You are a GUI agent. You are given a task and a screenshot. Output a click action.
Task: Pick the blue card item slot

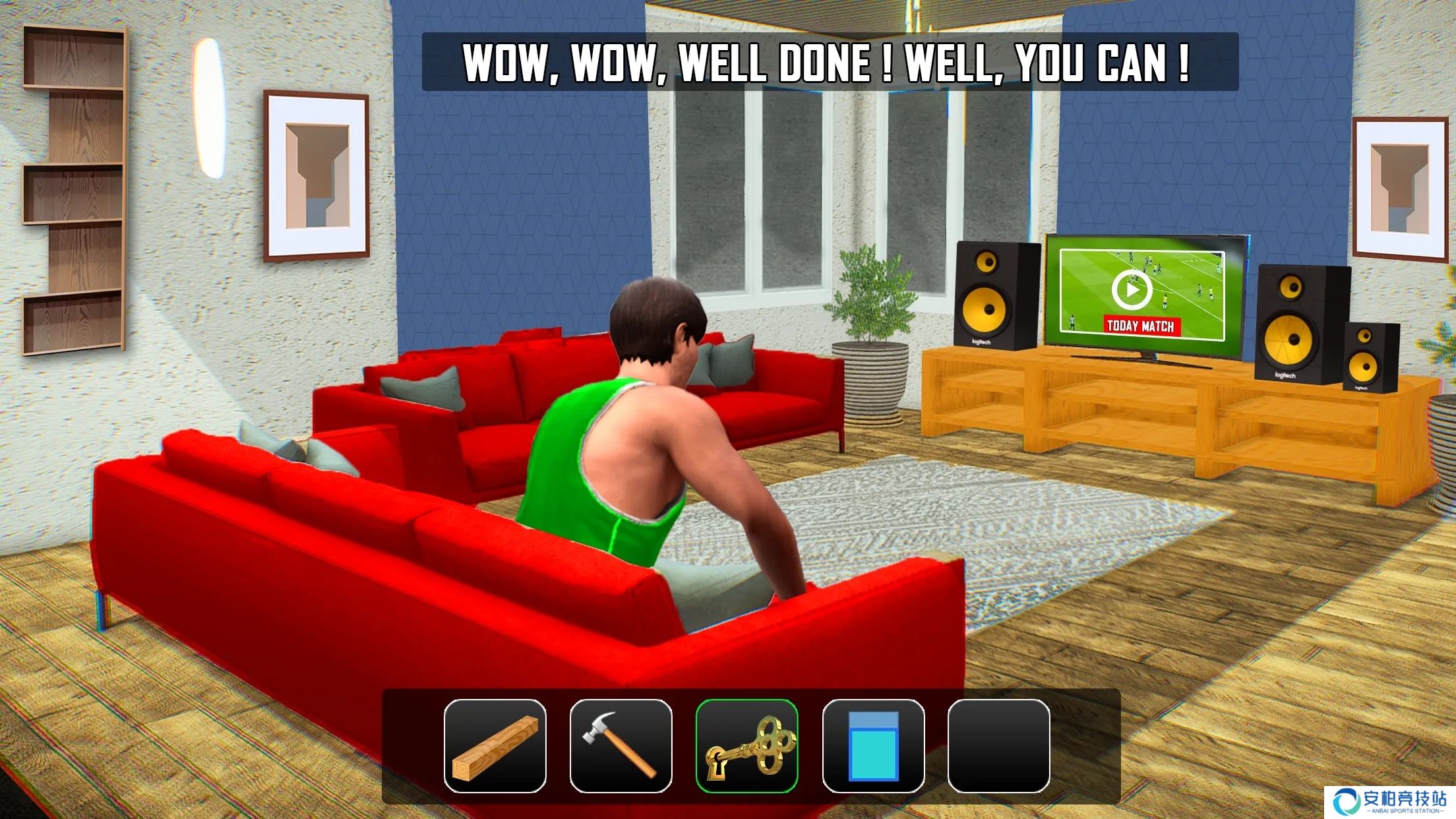pos(873,746)
